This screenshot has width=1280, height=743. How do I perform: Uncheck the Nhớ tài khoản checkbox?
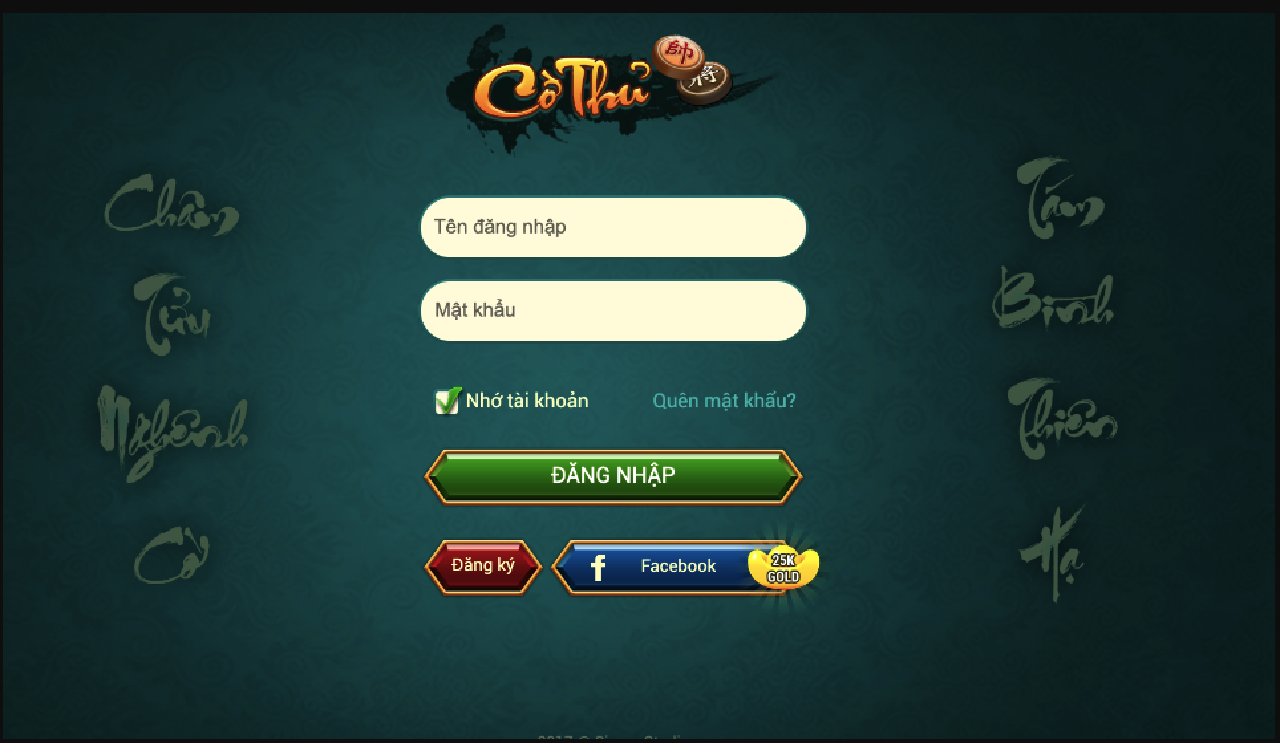[448, 400]
